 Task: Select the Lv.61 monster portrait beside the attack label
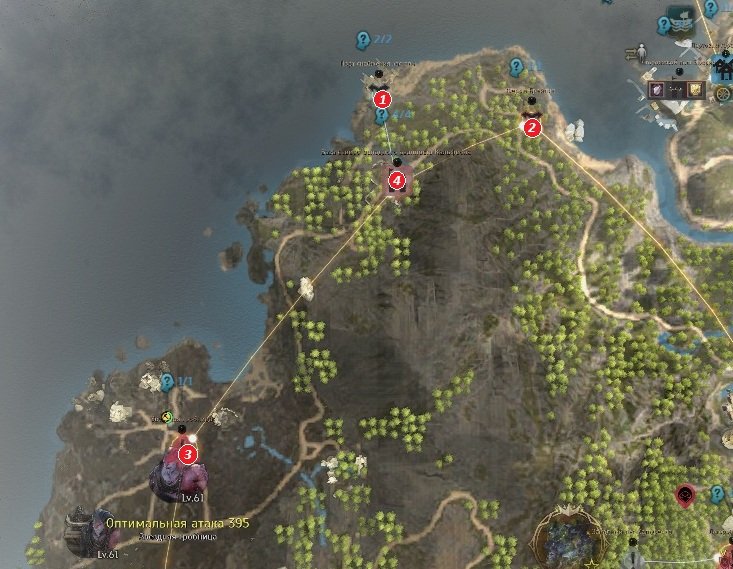[84, 528]
